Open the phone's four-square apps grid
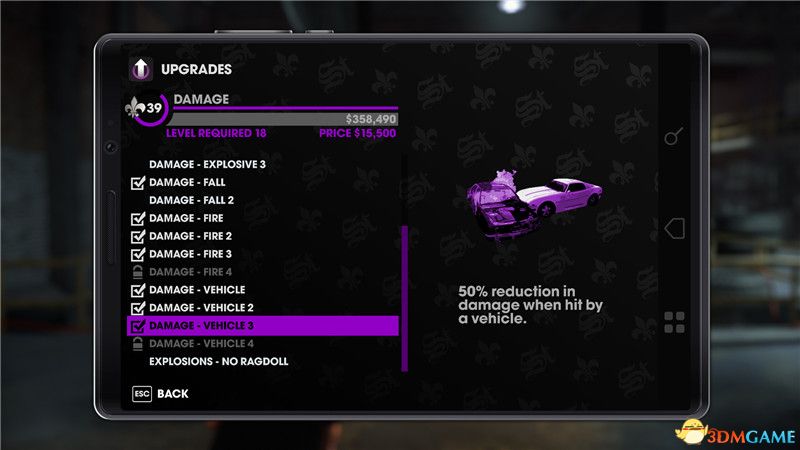Screen dimensions: 800x450 point(675,322)
